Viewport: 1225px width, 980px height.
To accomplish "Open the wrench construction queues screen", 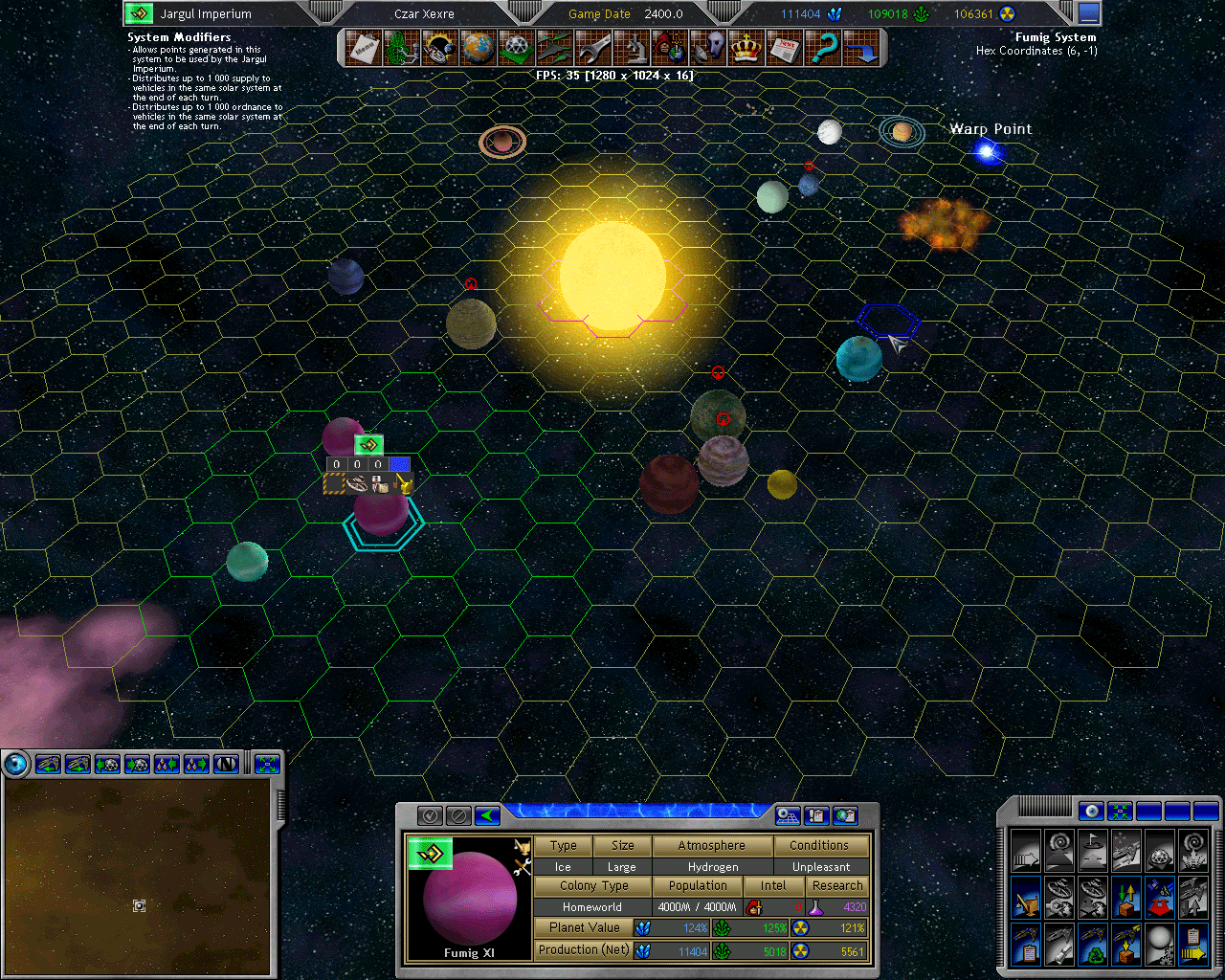I will [x=594, y=48].
